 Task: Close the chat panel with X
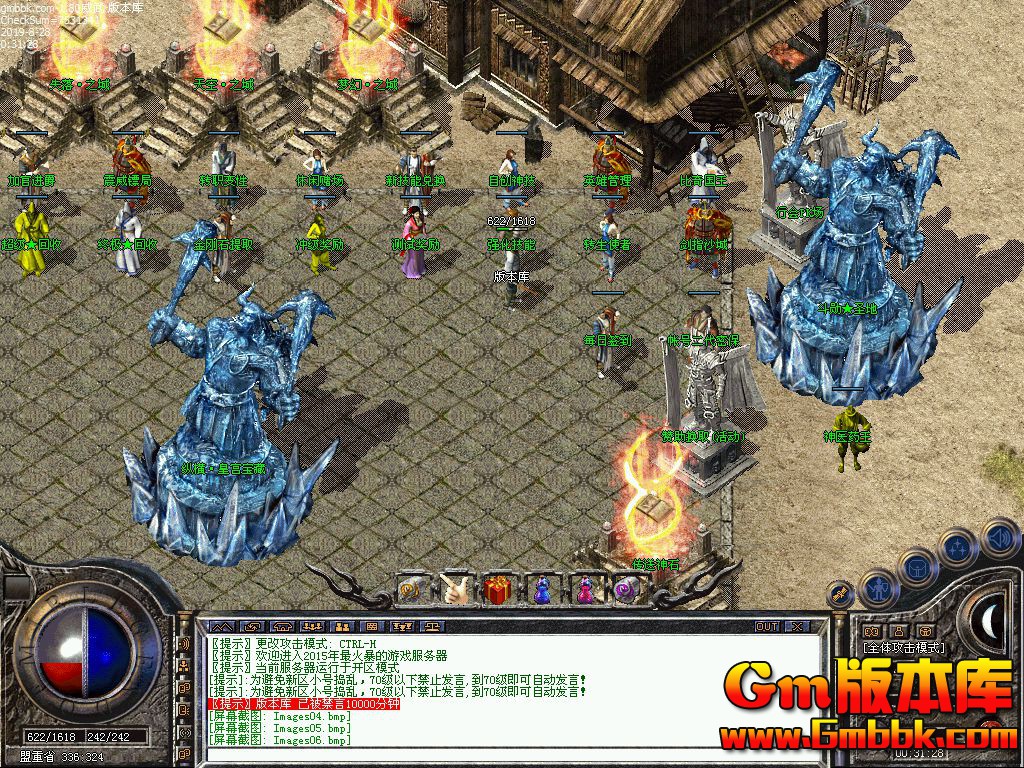pos(797,626)
